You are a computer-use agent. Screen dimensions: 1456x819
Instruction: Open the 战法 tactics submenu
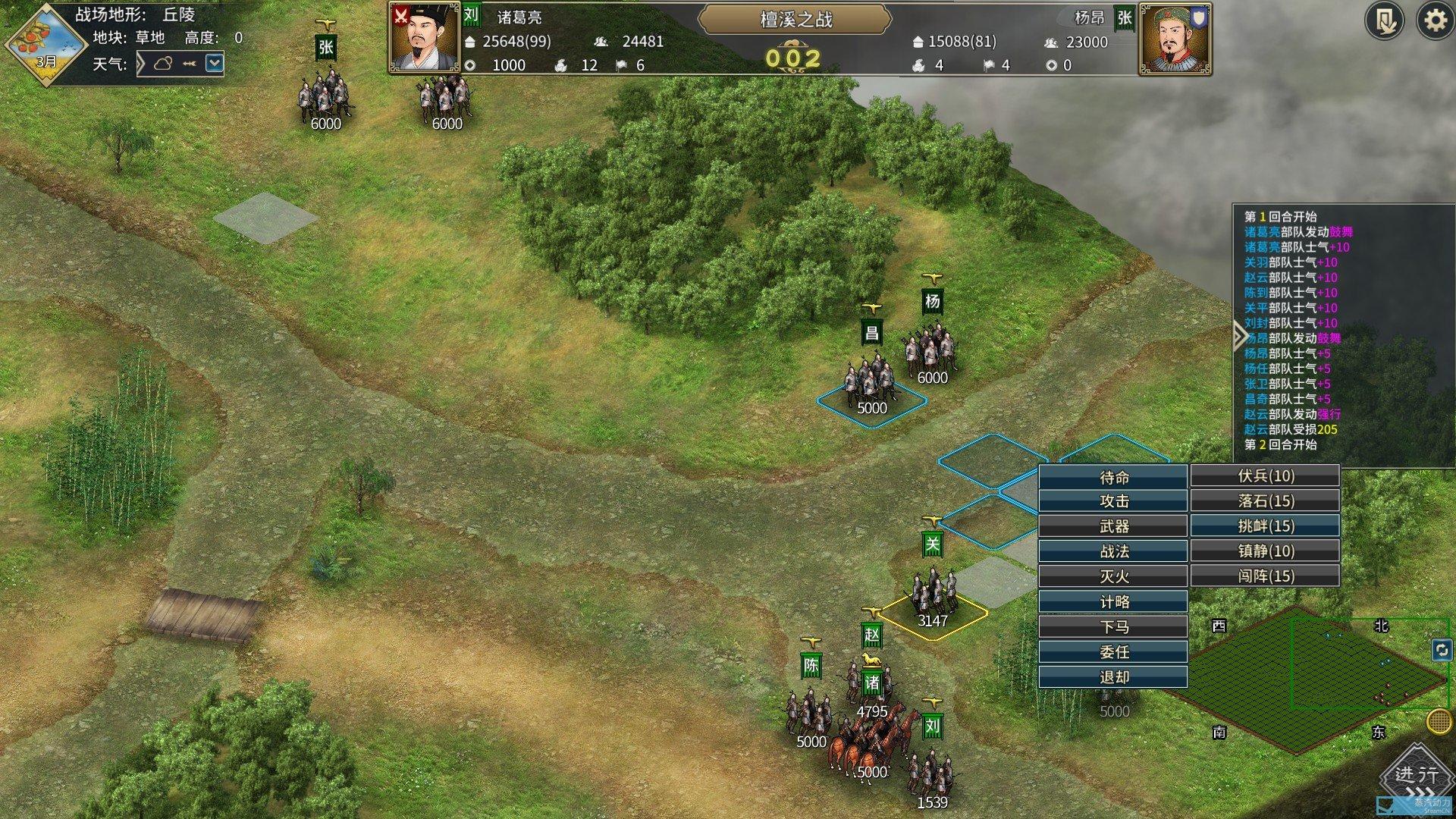click(x=1112, y=551)
